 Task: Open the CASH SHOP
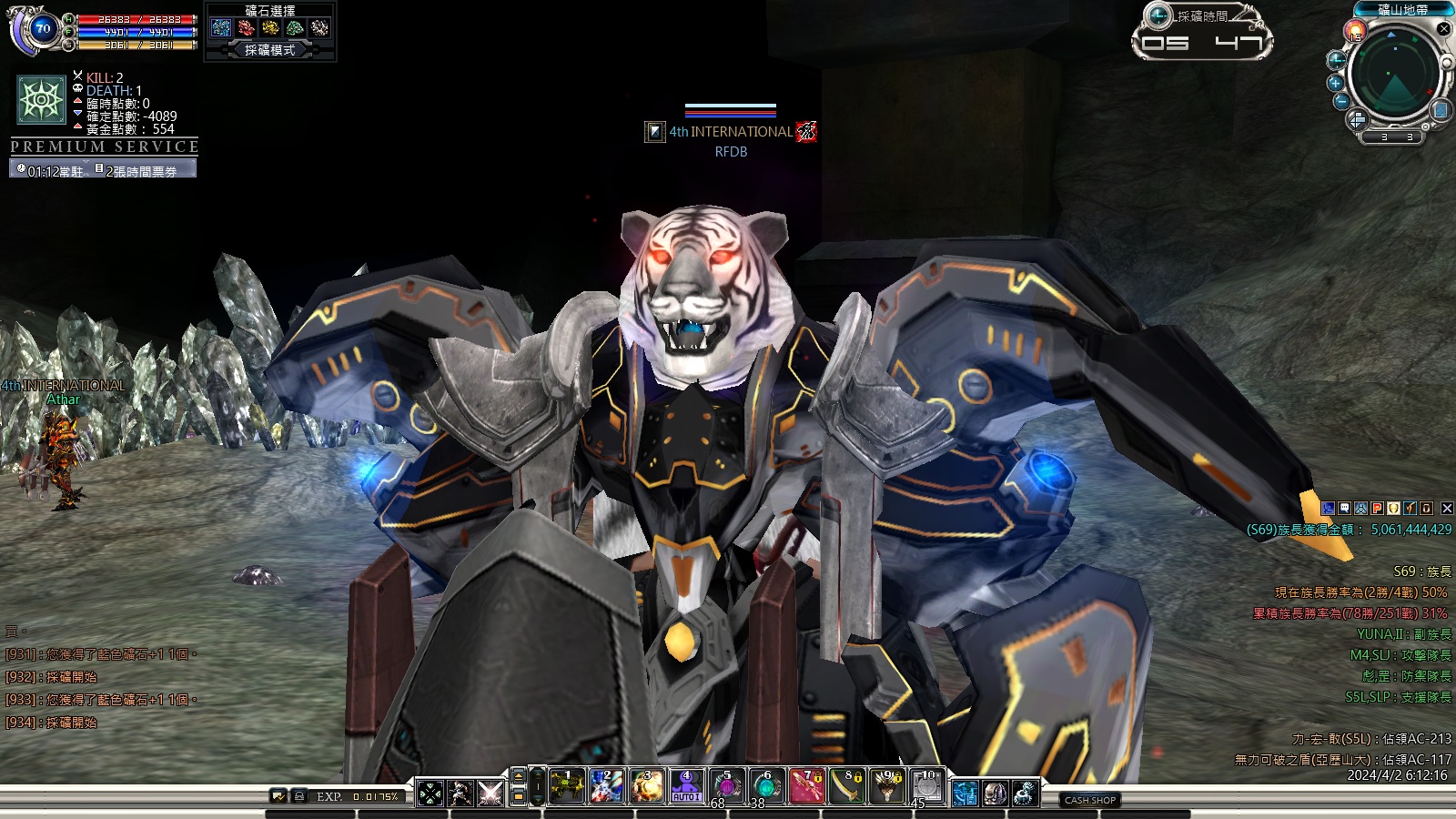[1089, 800]
